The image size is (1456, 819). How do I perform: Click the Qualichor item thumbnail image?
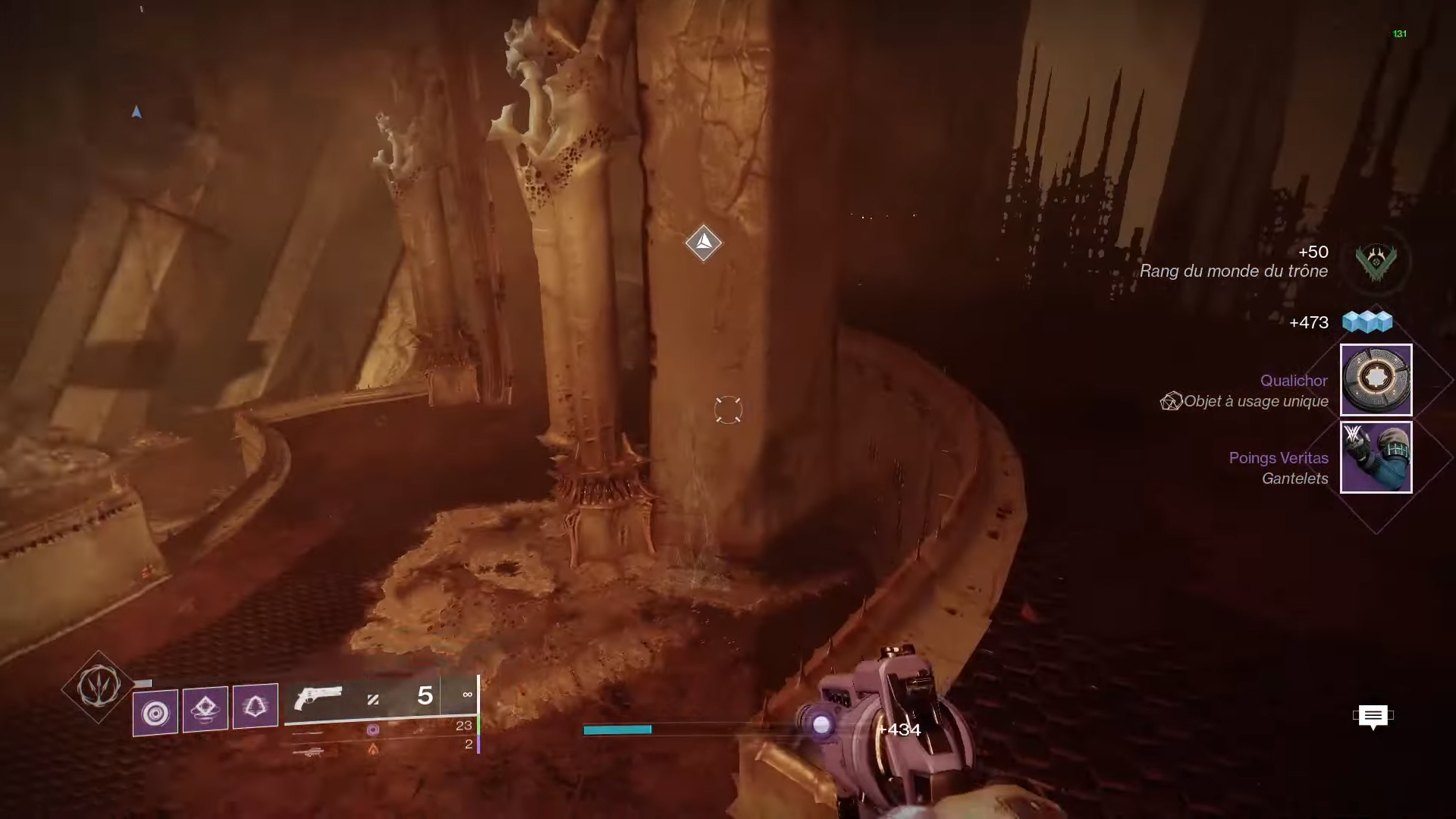1376,380
